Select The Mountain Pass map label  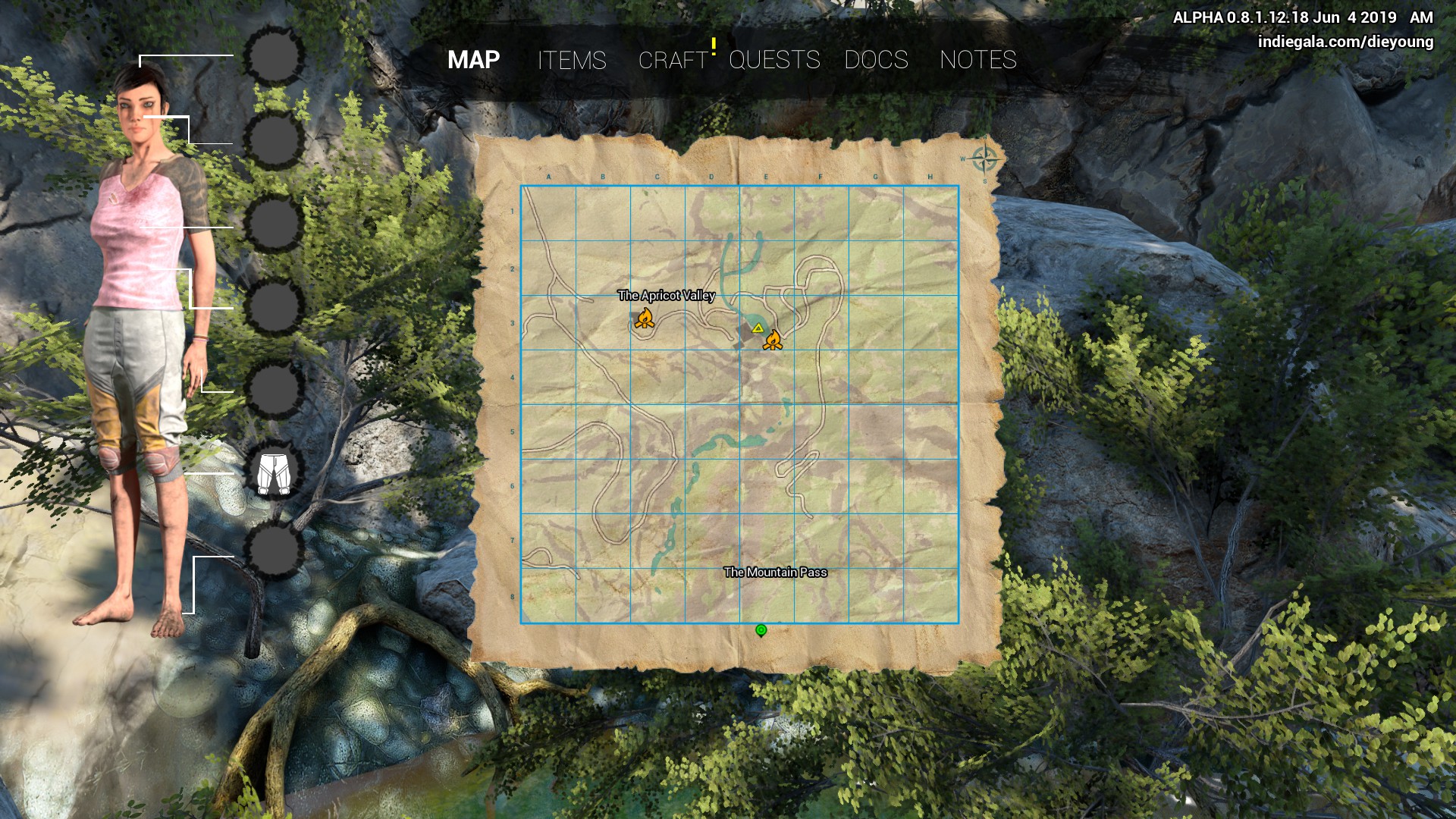[x=775, y=573]
